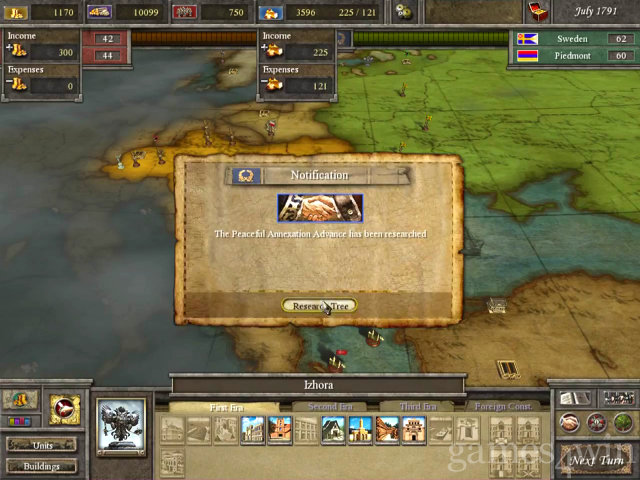Open the Buildings list
This screenshot has height=480, width=640.
point(40,465)
